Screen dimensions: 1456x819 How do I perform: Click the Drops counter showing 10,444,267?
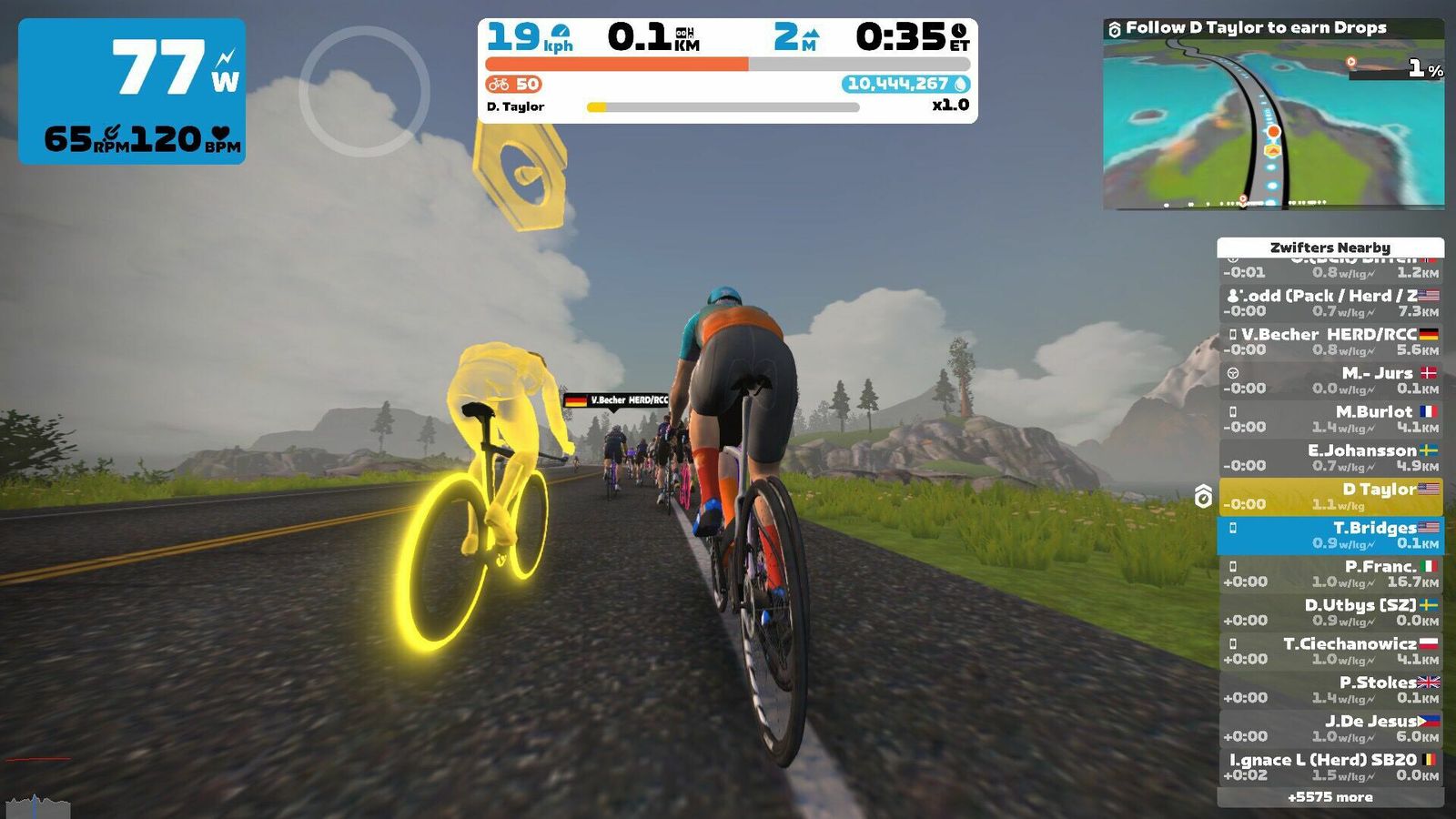pyautogui.click(x=905, y=84)
